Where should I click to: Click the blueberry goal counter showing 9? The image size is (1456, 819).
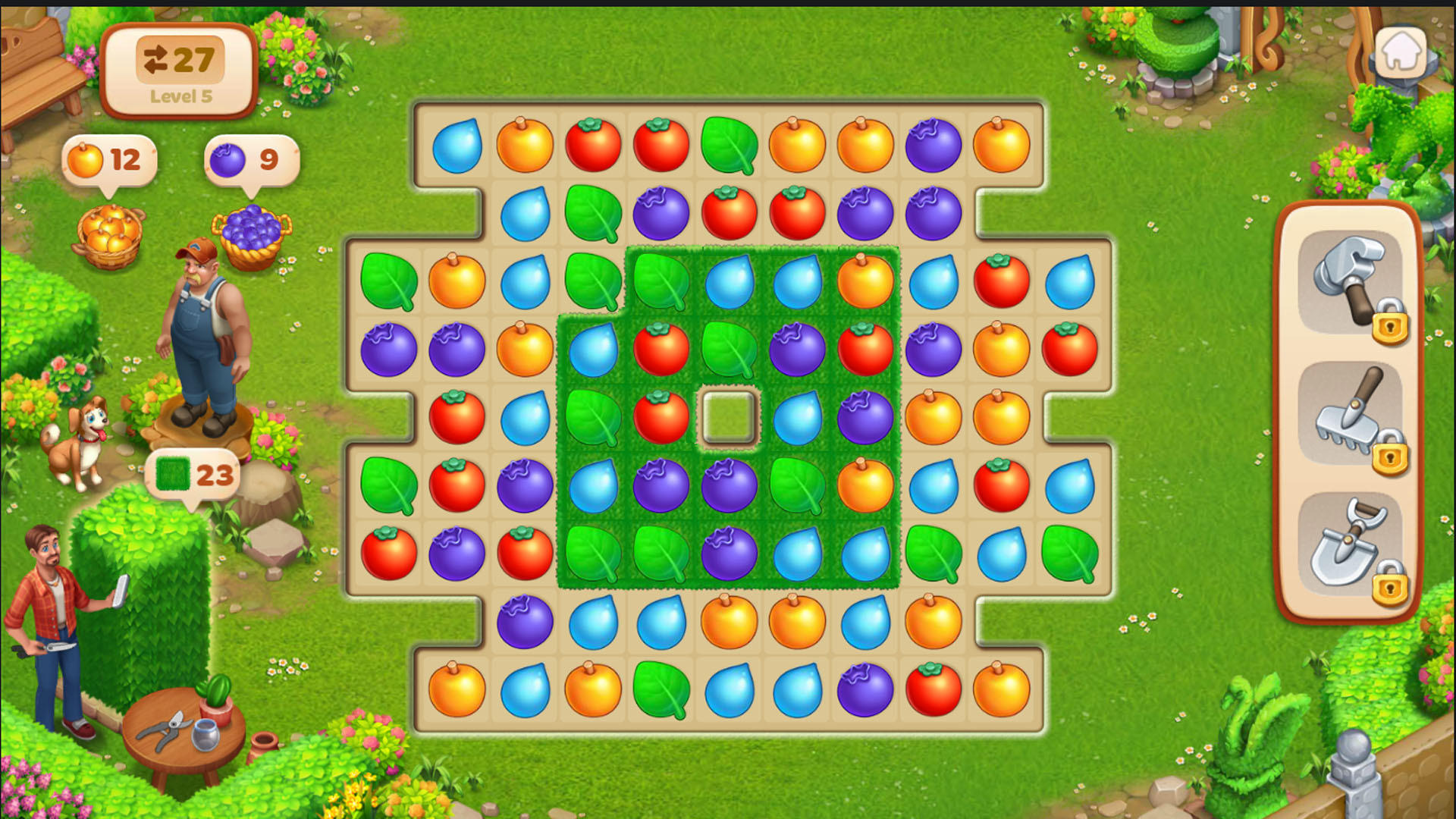tap(250, 159)
